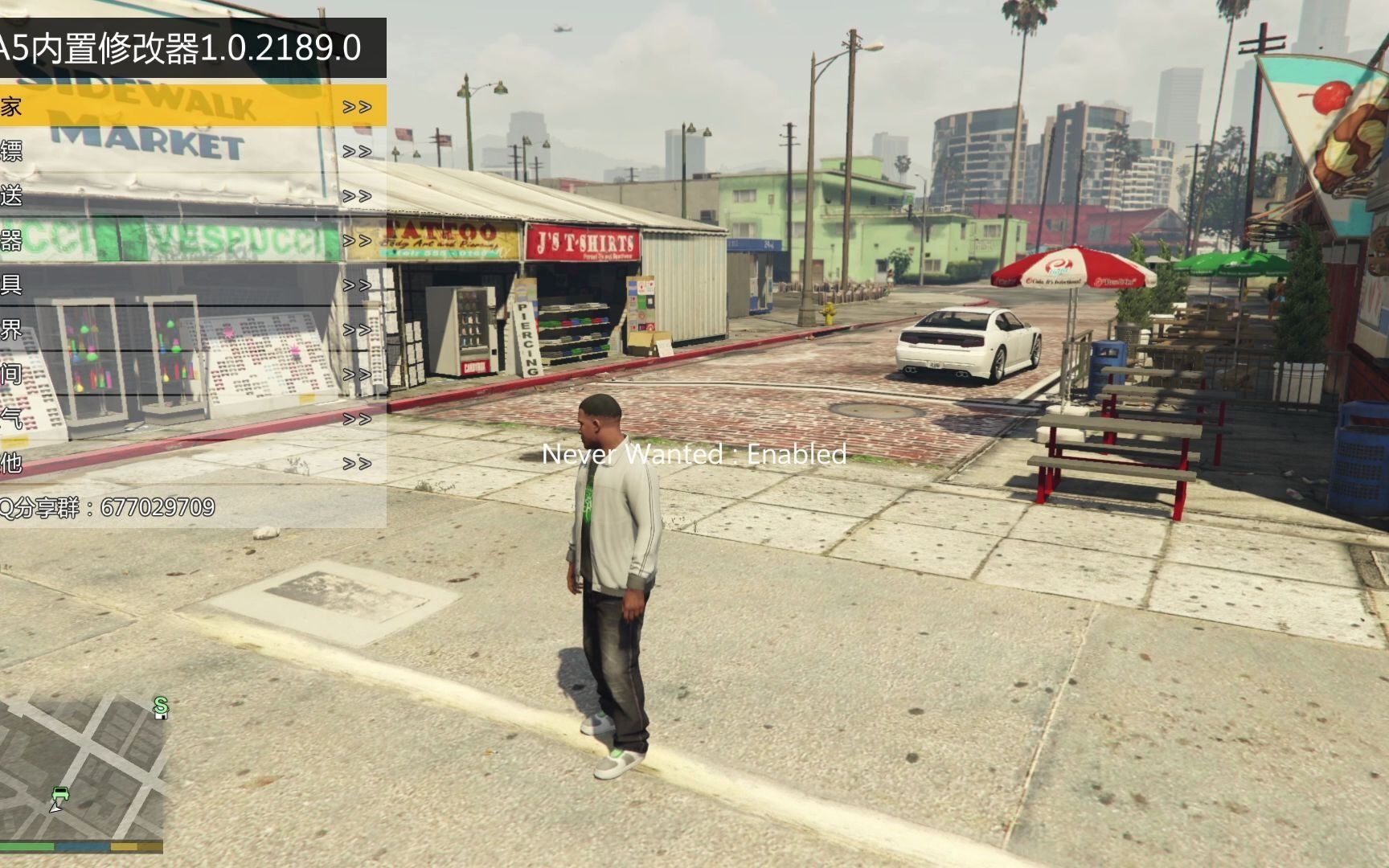Open the menu row ending in 送
The height and width of the screenshot is (868, 1389).
193,195
